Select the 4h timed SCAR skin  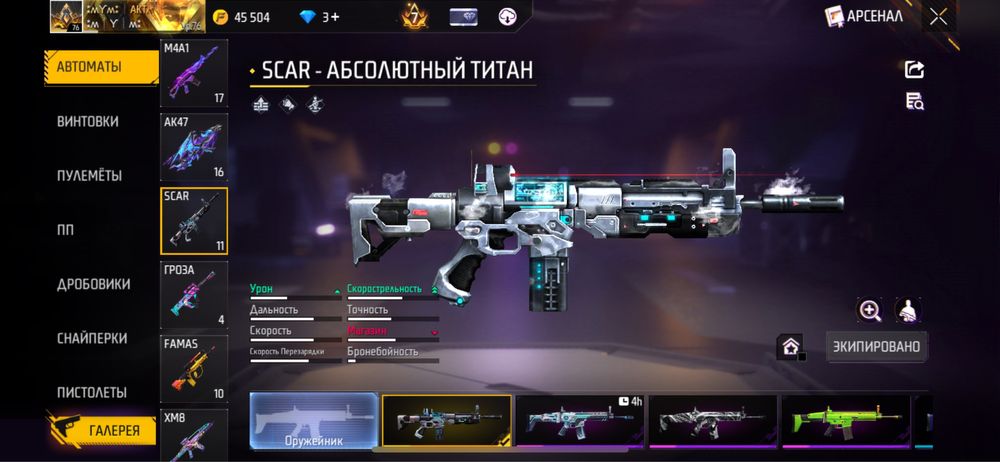[x=580, y=420]
